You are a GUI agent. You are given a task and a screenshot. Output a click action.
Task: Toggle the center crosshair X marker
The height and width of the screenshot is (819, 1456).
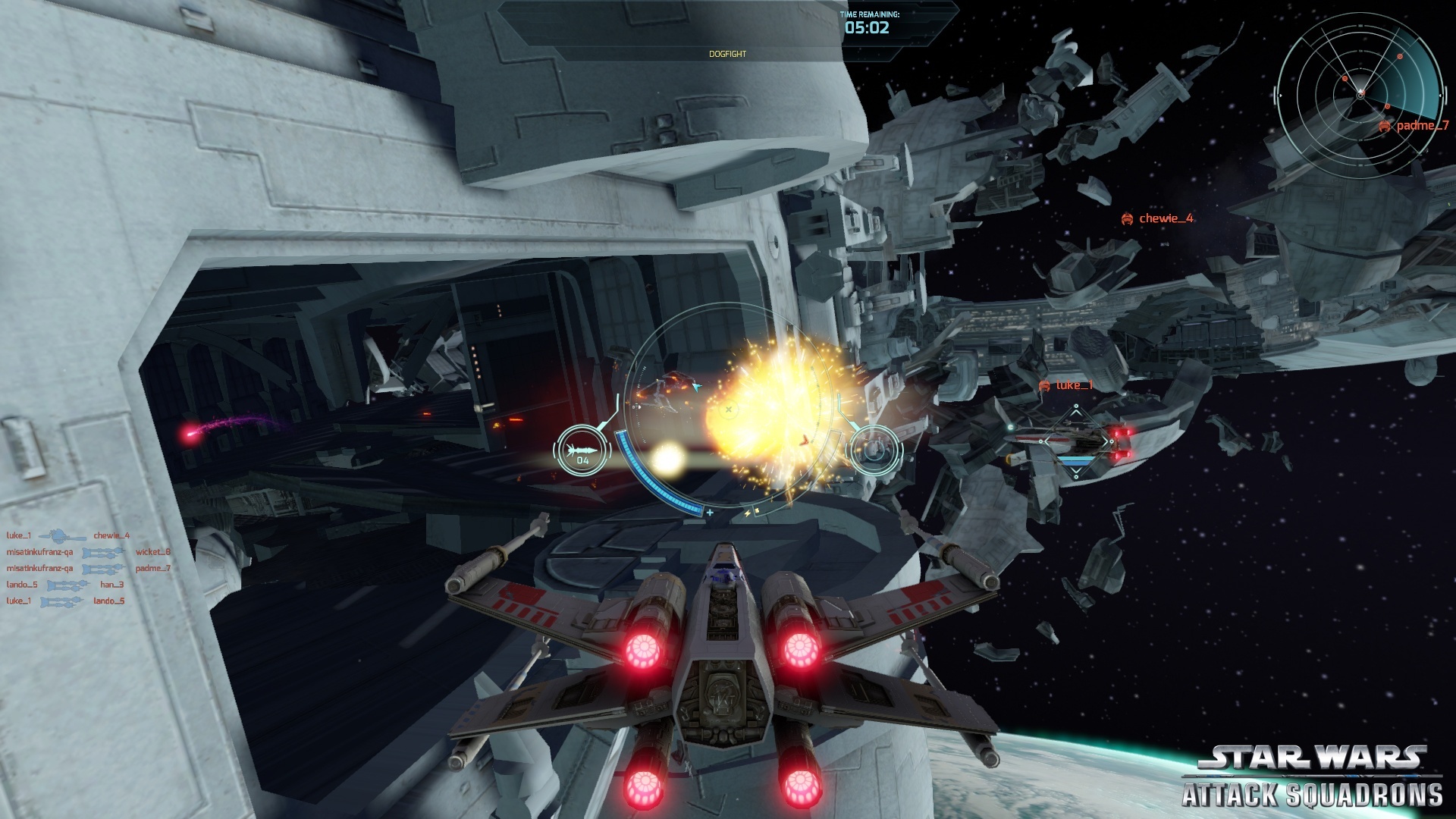coord(729,409)
